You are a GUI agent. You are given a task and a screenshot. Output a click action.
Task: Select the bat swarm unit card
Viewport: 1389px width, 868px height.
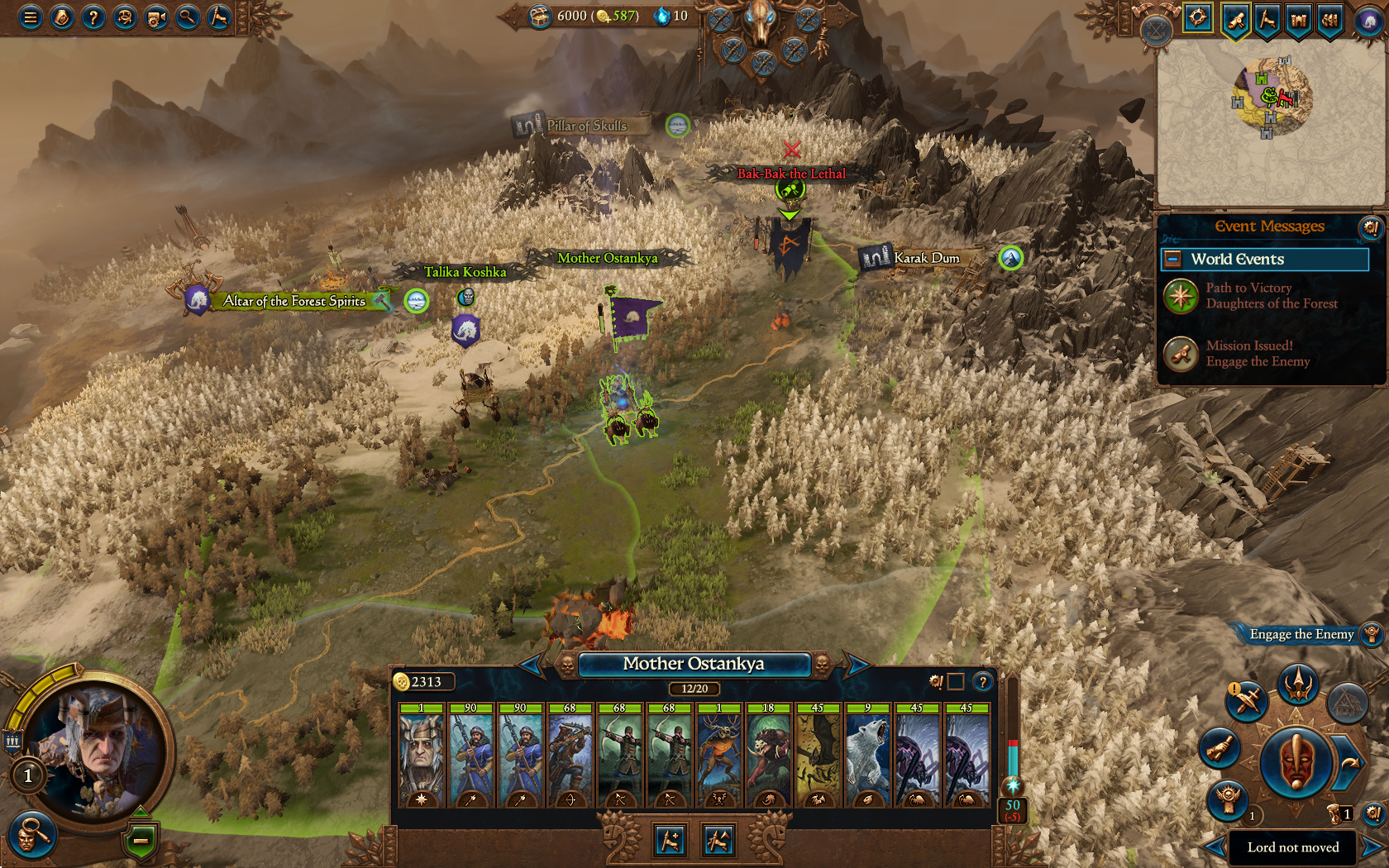[x=818, y=756]
